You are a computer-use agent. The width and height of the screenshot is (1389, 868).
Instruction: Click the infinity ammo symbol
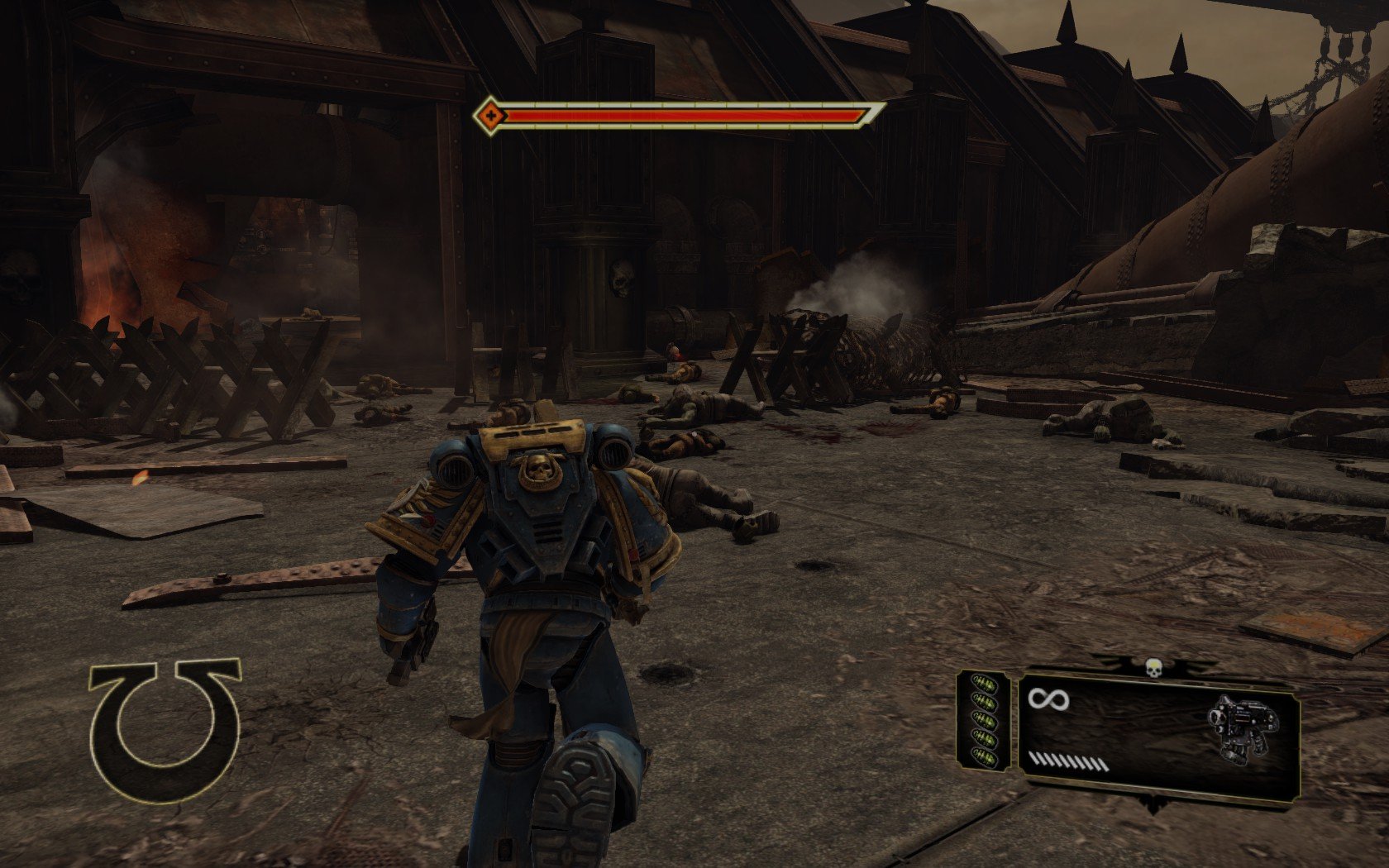click(1048, 700)
